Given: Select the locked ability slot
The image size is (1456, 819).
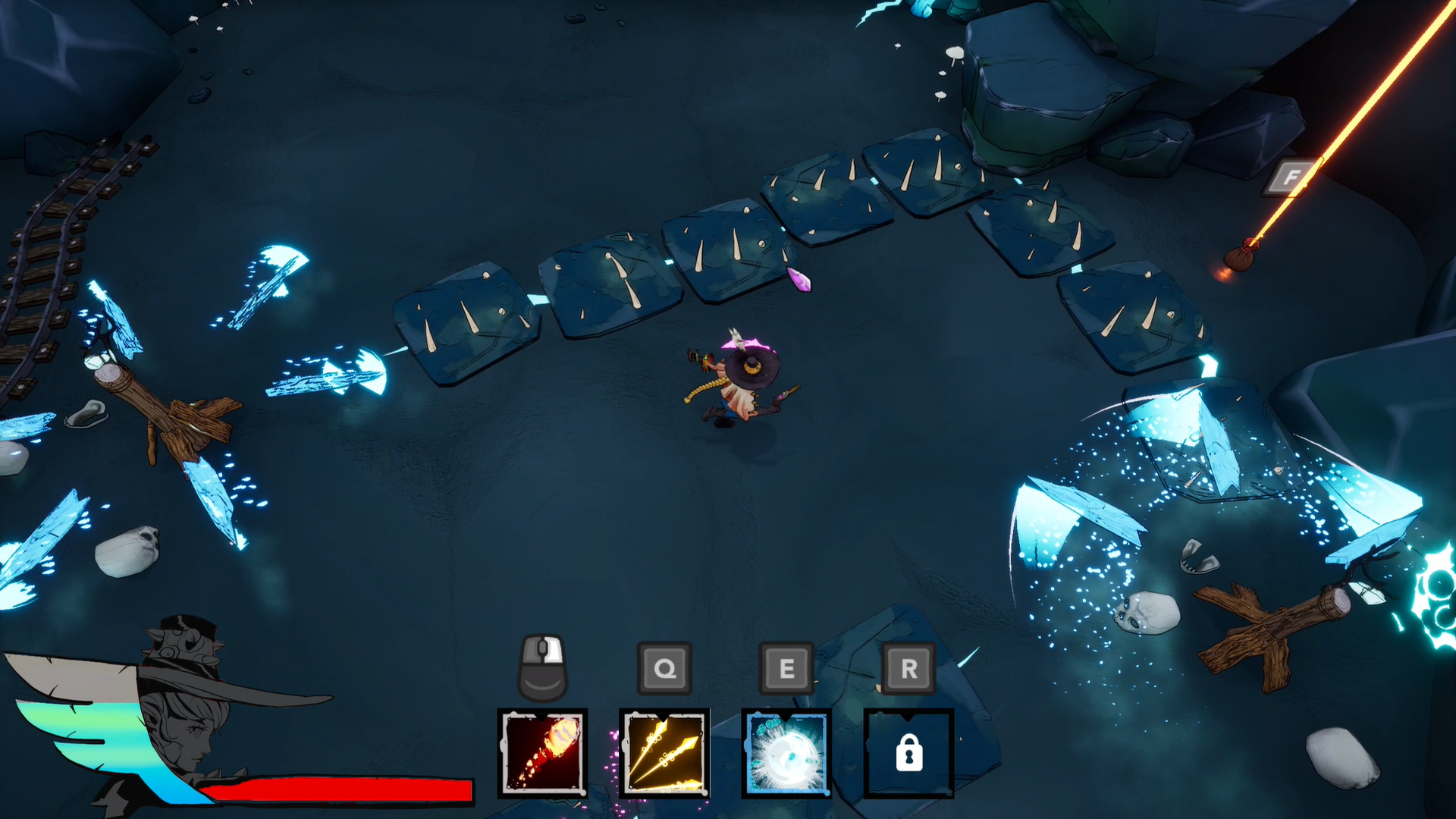Looking at the screenshot, I should [908, 753].
